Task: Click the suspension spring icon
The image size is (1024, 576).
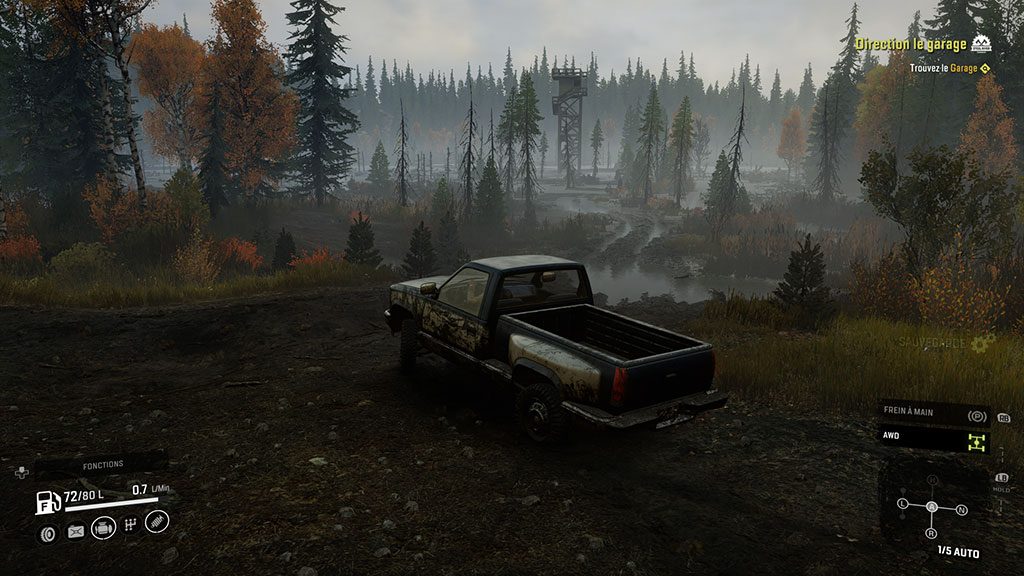Action: 157,521
